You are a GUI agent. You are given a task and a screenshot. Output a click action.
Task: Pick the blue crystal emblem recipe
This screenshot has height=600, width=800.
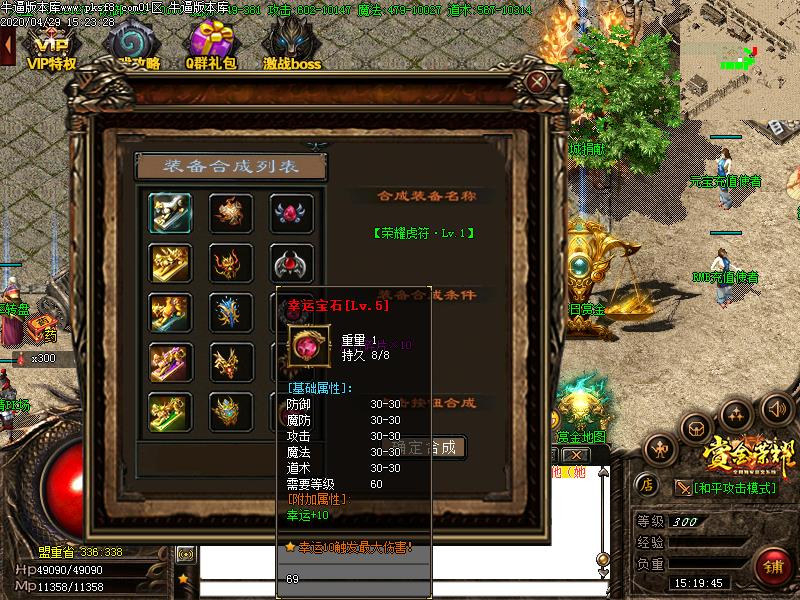click(x=230, y=313)
